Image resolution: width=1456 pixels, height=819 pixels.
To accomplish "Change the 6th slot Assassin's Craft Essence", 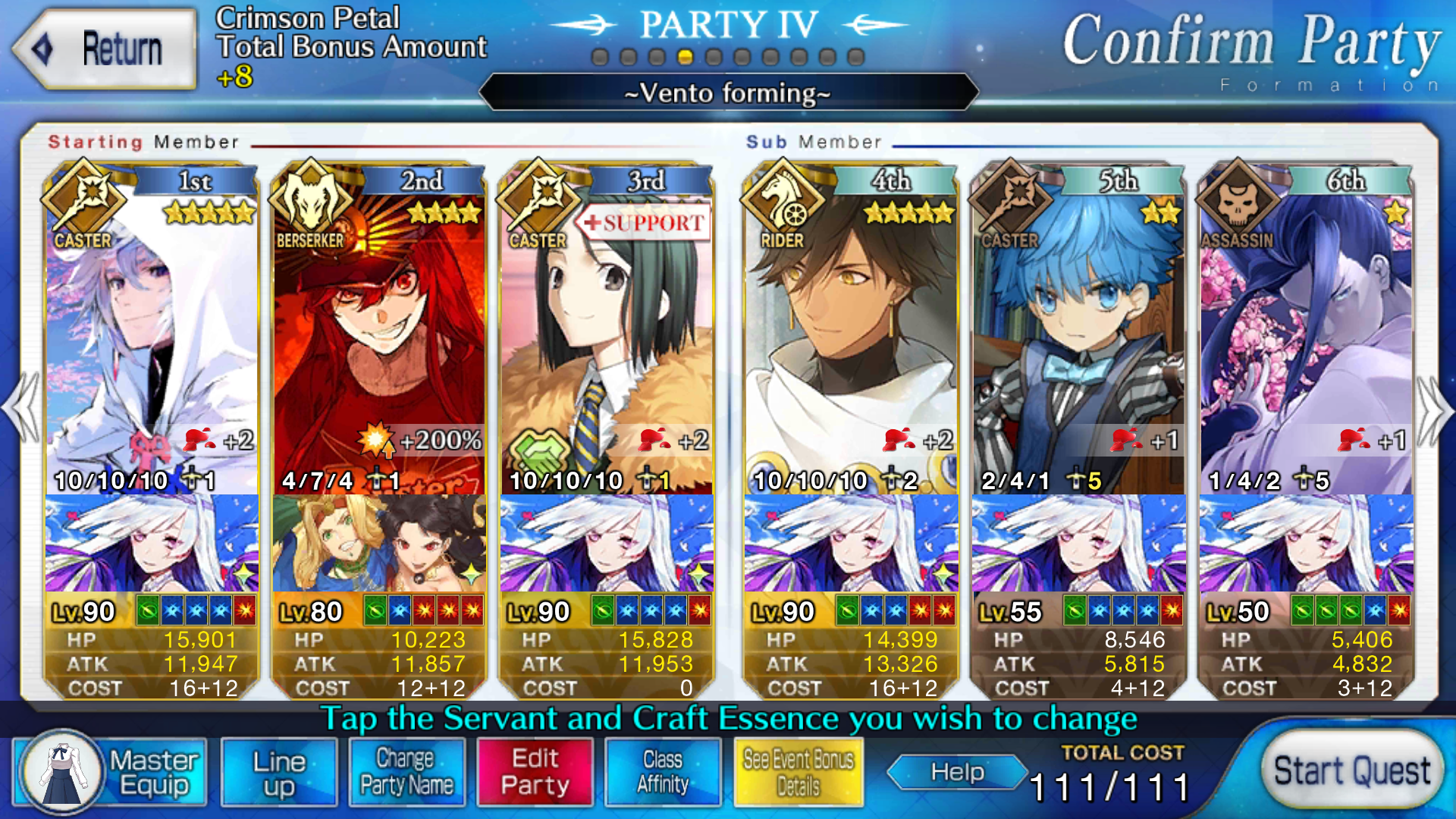I will (x=1306, y=543).
